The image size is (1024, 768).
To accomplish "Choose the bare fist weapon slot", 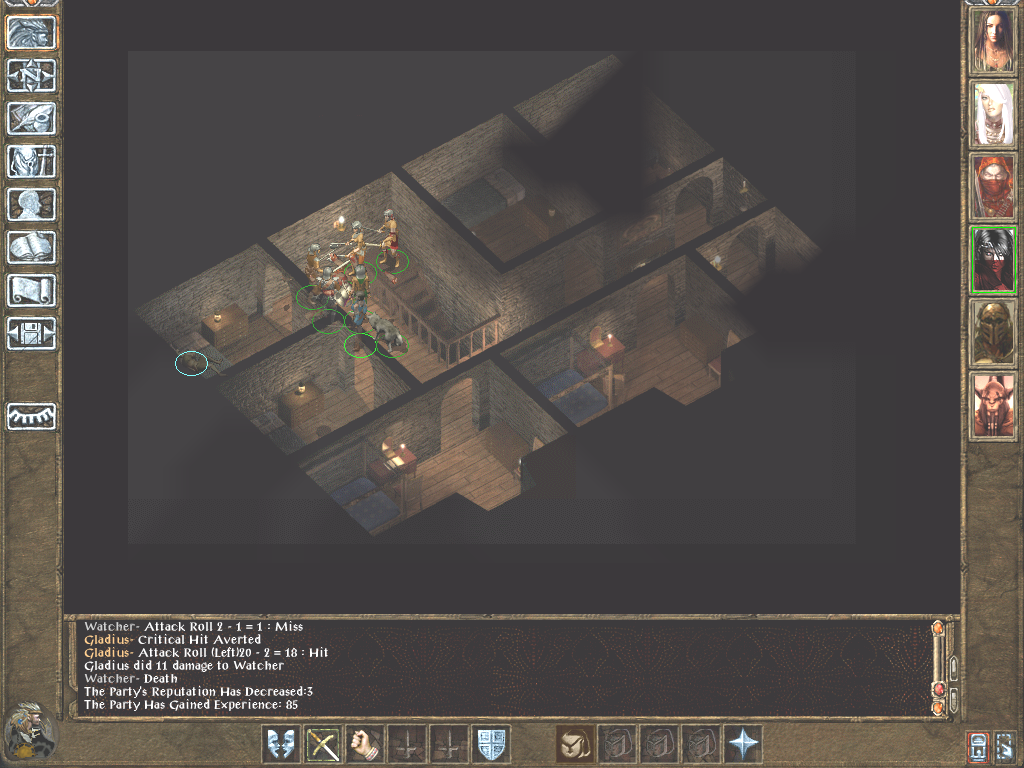I will [x=365, y=744].
